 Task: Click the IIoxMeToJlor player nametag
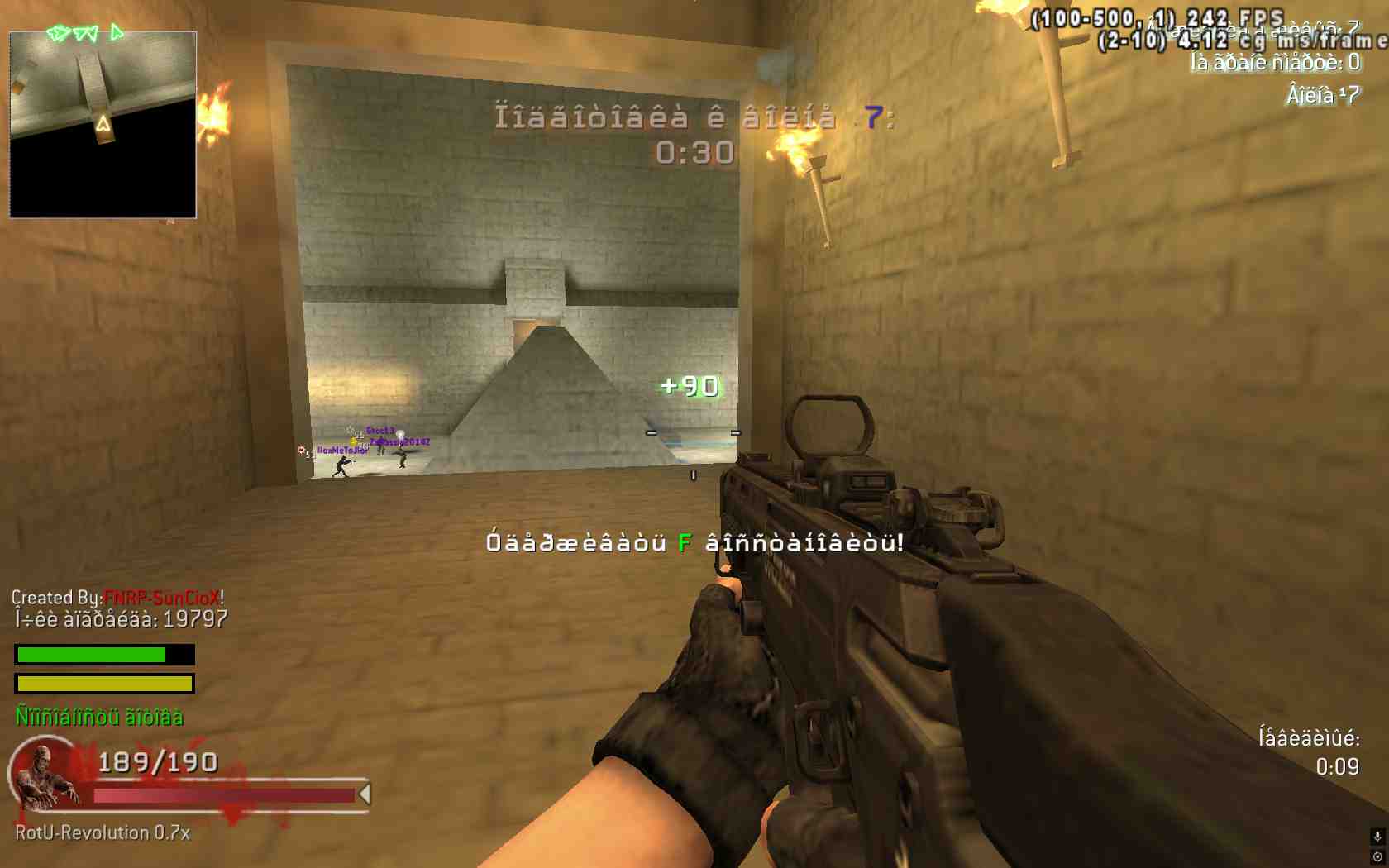[341, 451]
